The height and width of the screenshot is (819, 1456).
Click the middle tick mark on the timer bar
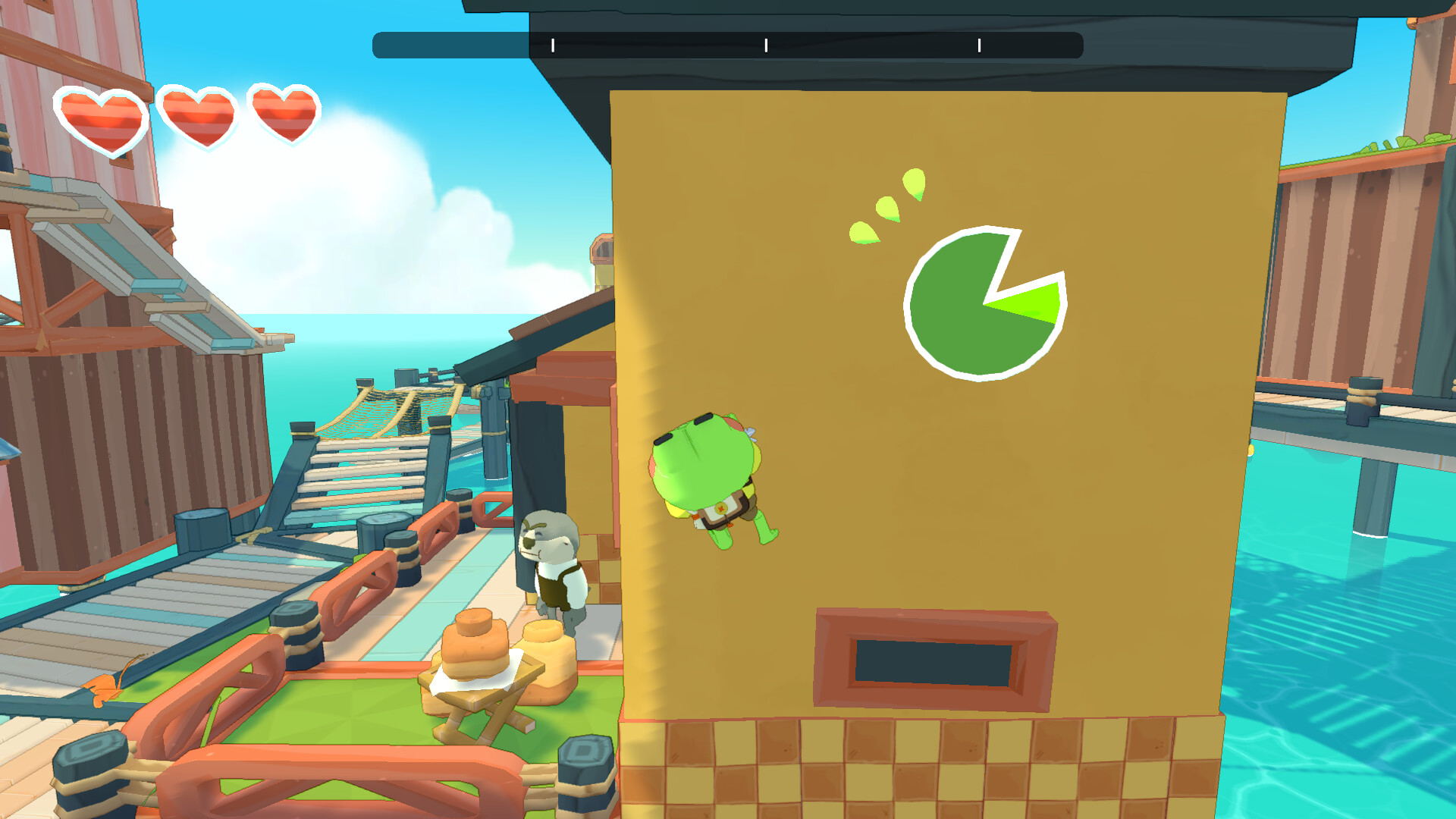click(x=767, y=45)
